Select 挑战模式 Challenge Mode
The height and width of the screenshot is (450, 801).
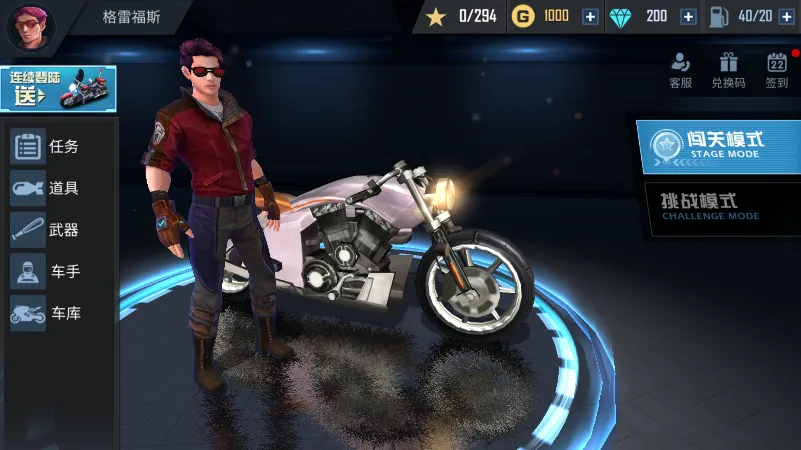point(719,207)
